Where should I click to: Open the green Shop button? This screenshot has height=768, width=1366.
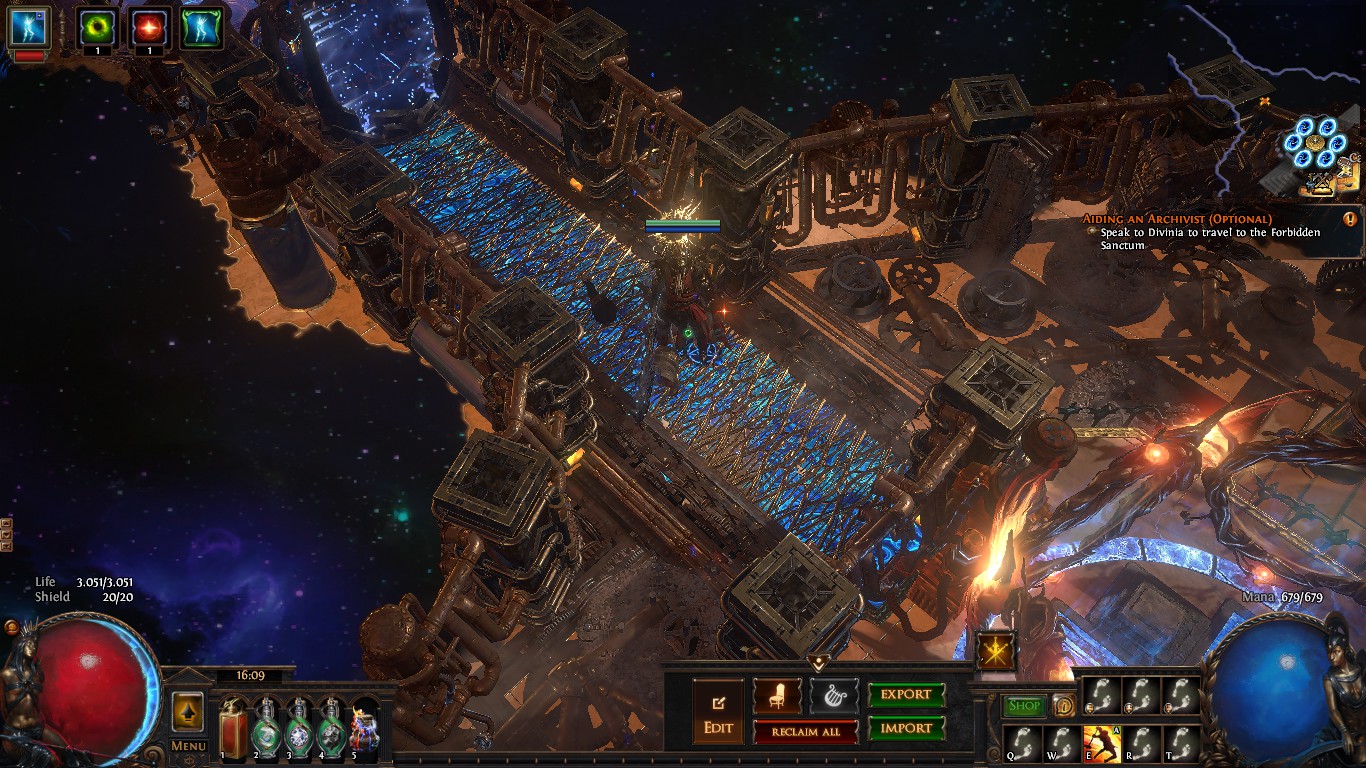(1024, 706)
